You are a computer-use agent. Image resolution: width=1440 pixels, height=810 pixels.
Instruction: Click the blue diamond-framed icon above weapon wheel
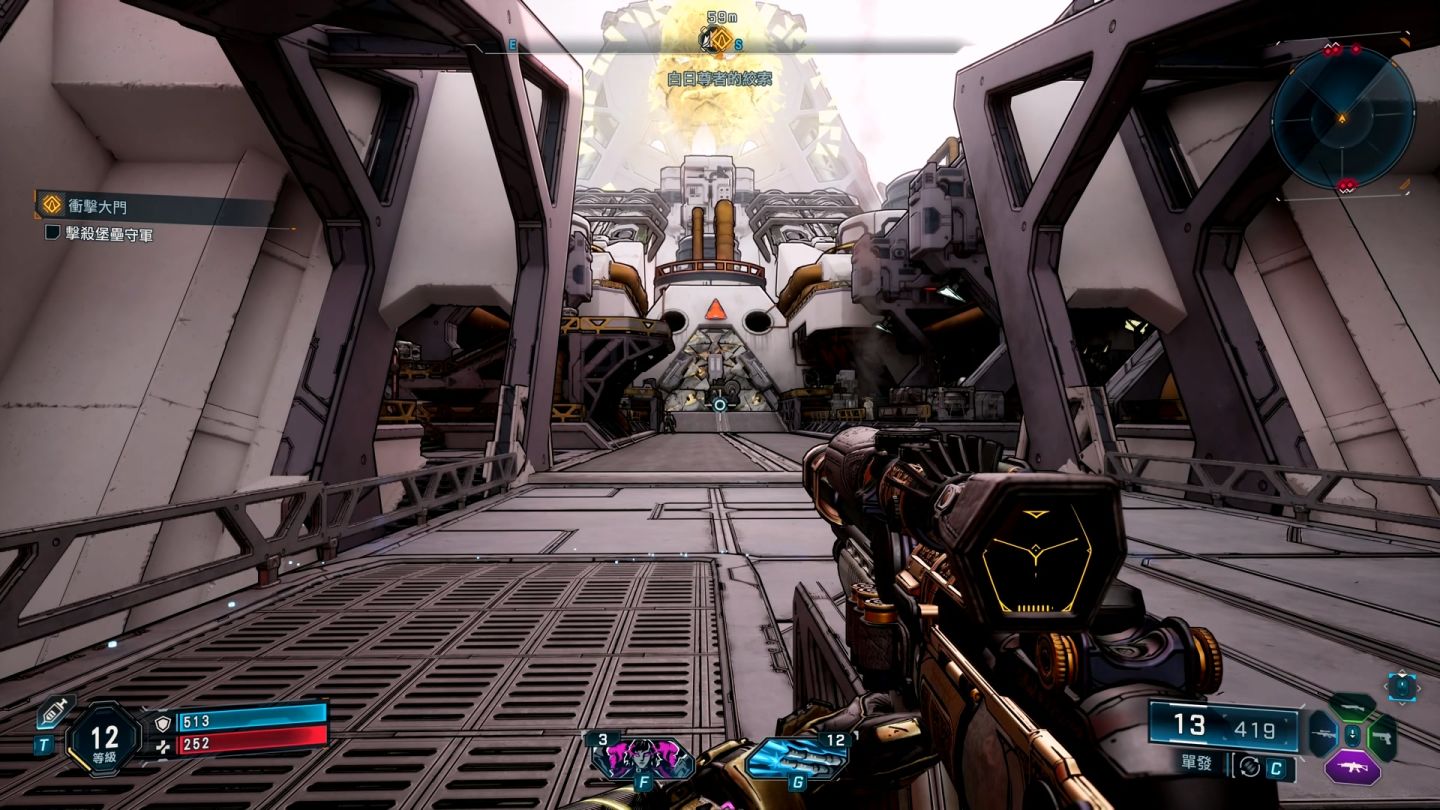1401,686
